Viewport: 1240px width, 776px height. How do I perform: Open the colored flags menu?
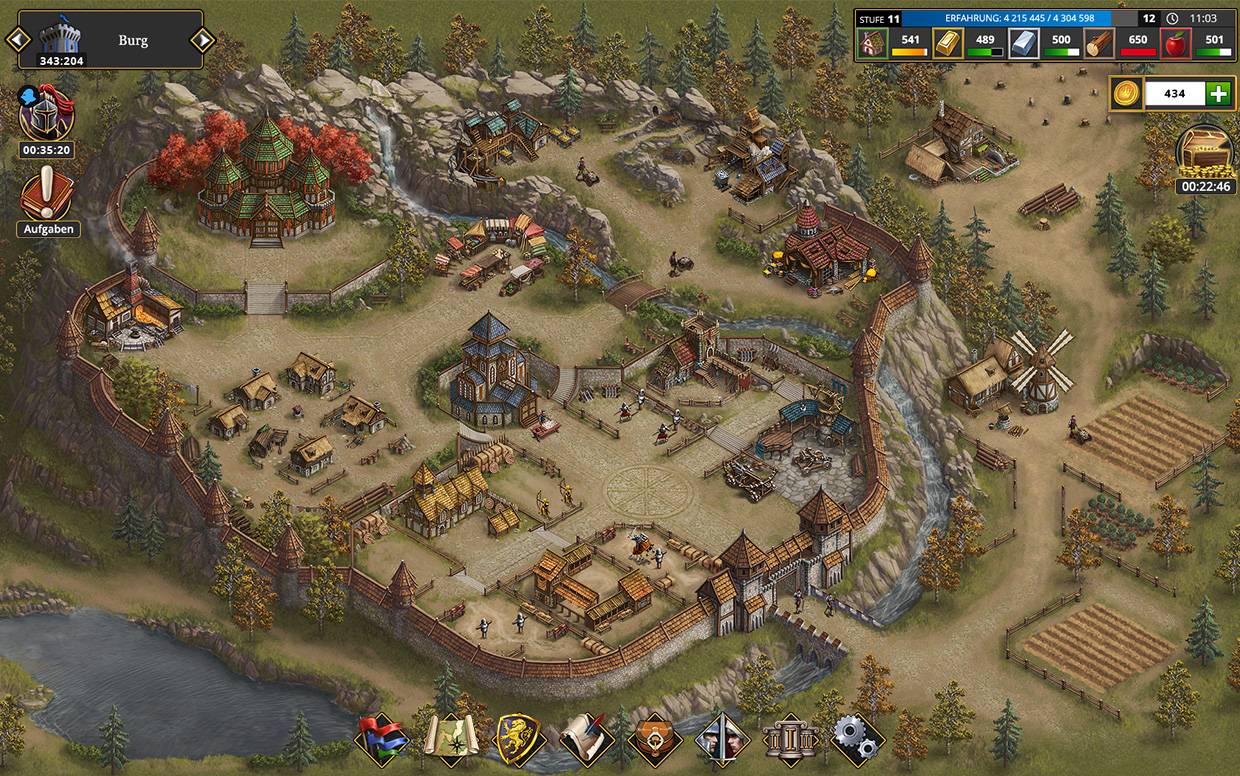pos(382,740)
